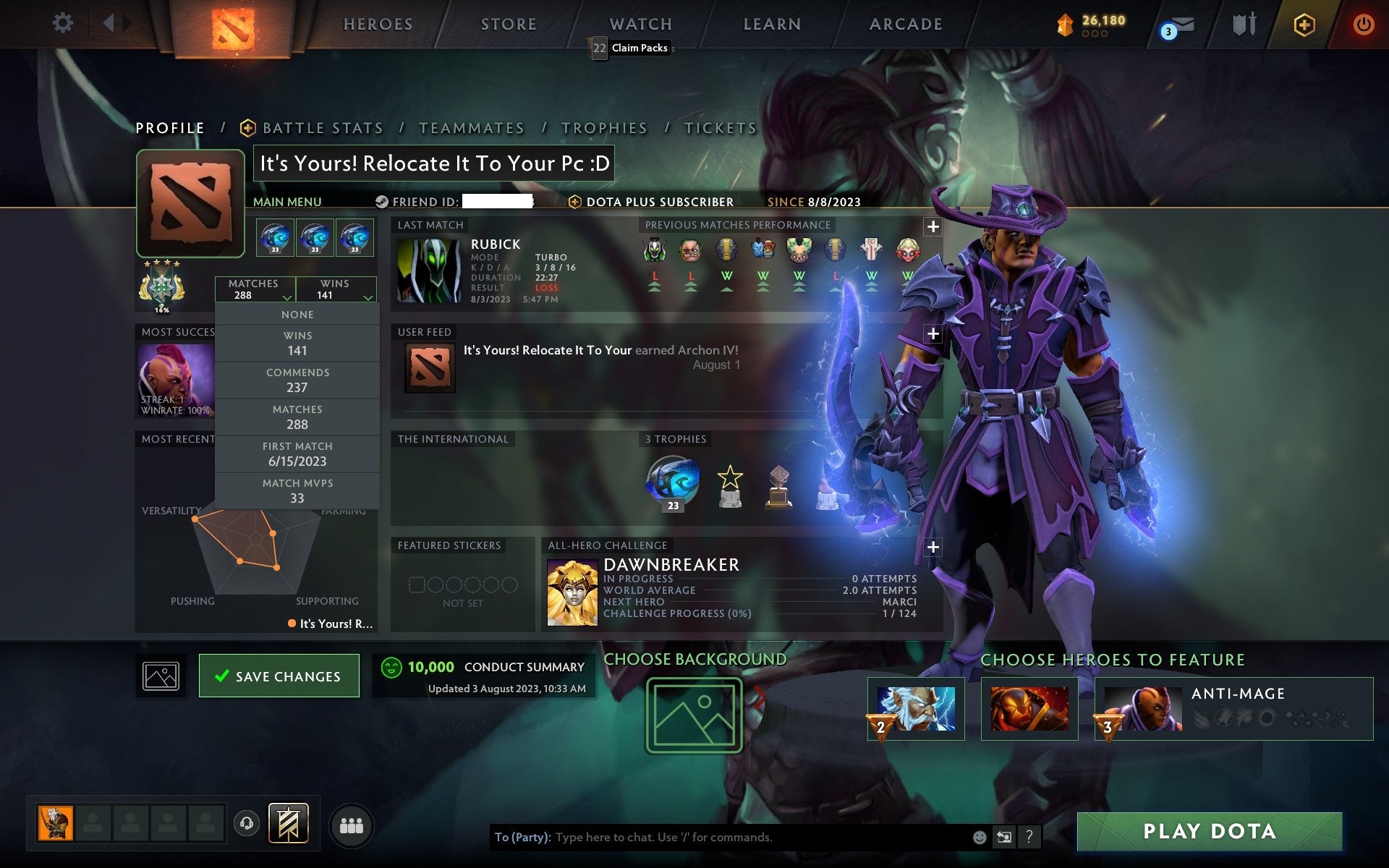Viewport: 1389px width, 868px height.
Task: Select Commends from the stat dropdown list
Action: (298, 379)
